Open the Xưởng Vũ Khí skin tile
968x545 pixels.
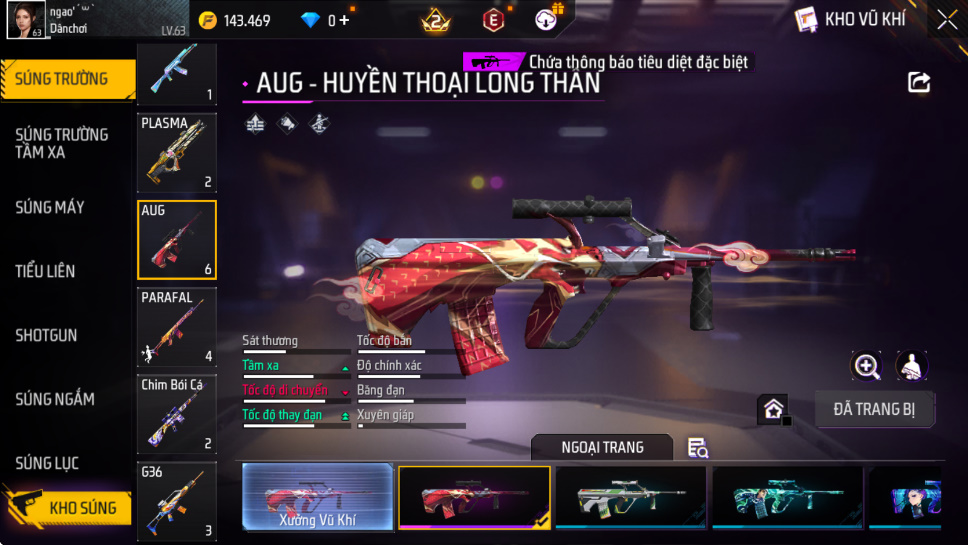point(318,496)
